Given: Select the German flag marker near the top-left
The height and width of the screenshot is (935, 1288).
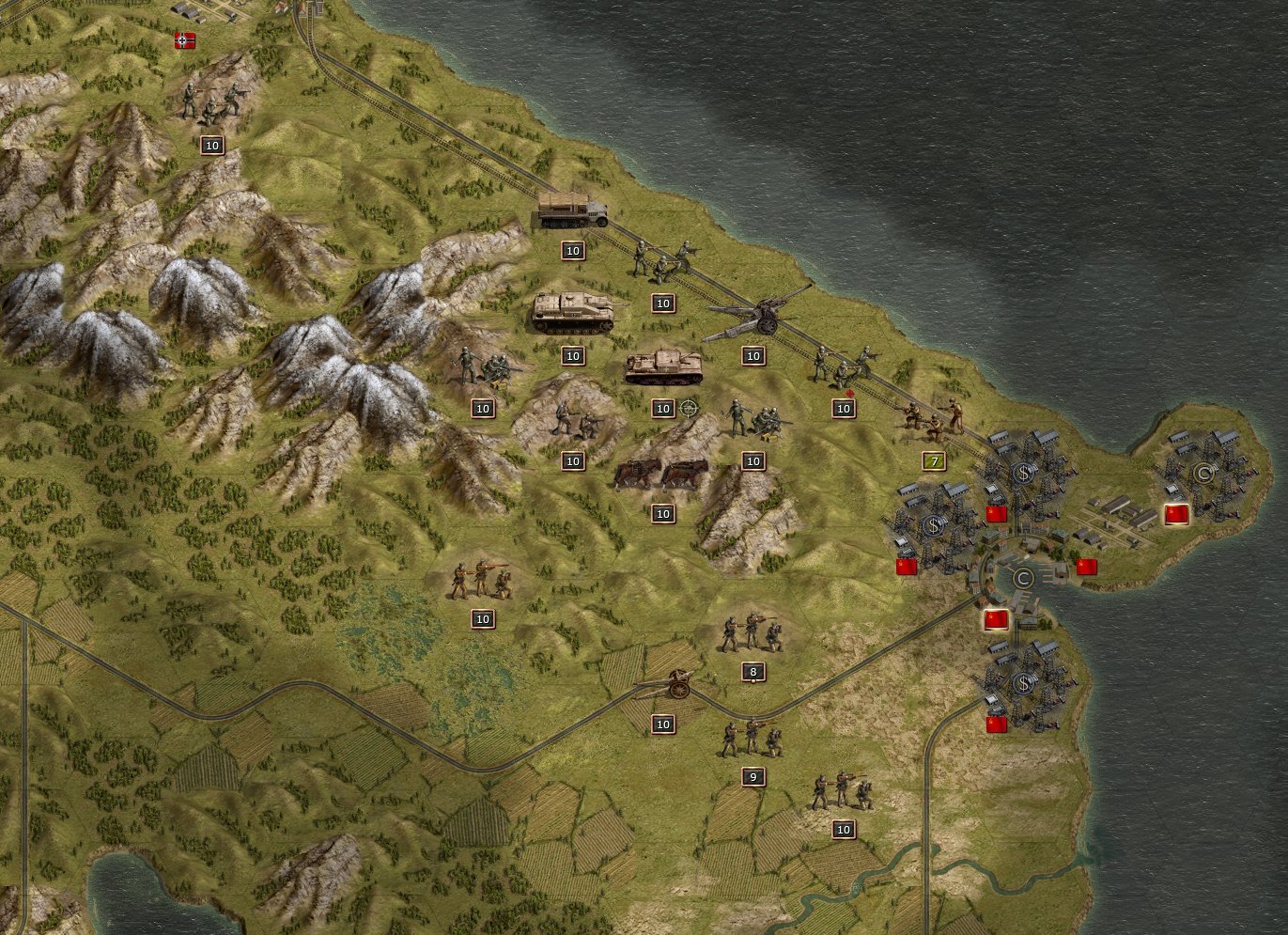Looking at the screenshot, I should click(x=184, y=41).
